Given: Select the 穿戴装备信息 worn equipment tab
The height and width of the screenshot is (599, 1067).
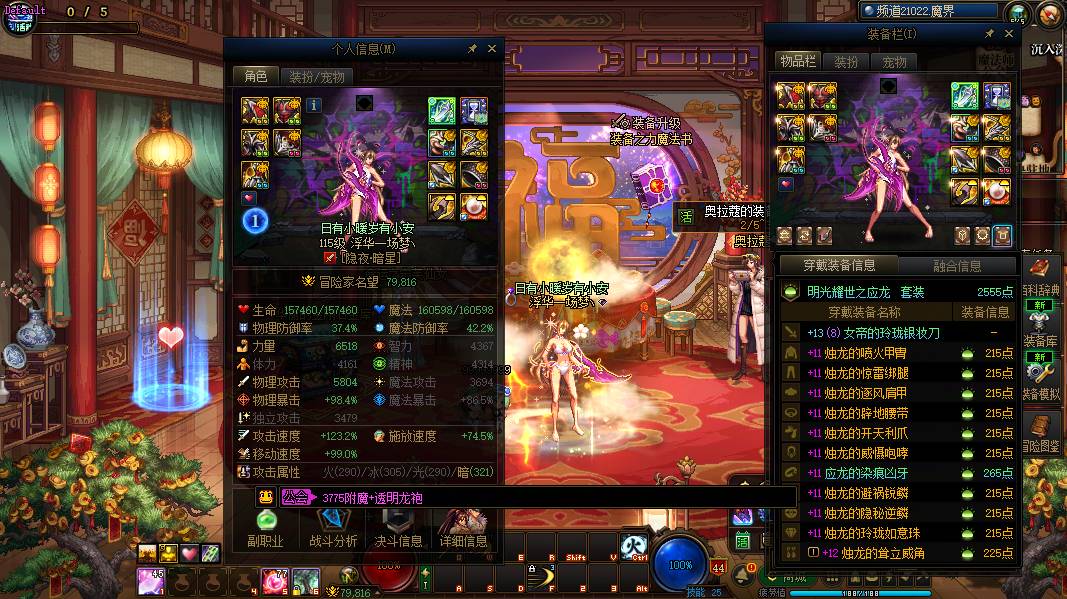Looking at the screenshot, I should coord(839,266).
